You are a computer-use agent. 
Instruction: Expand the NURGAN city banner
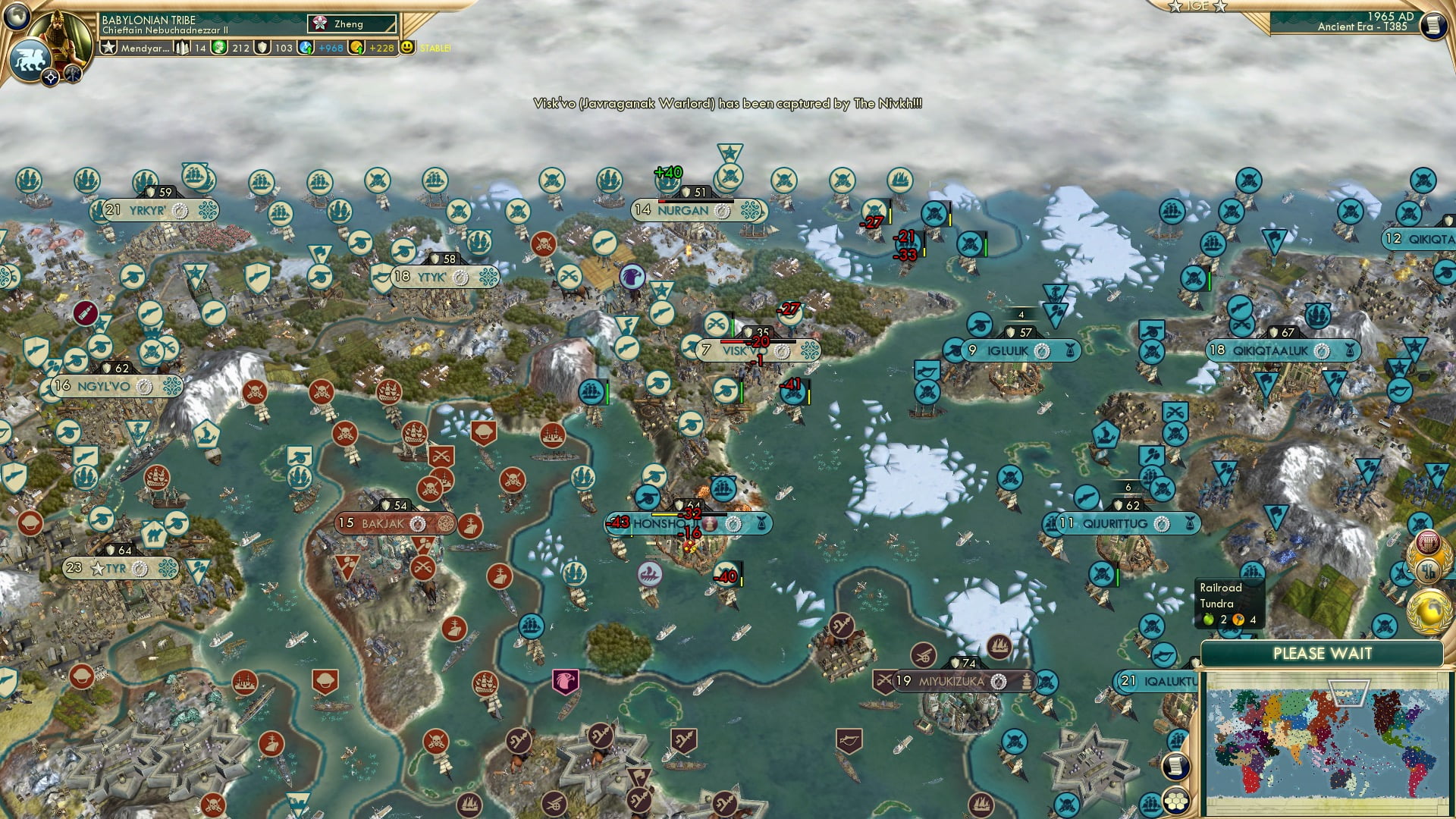[685, 210]
